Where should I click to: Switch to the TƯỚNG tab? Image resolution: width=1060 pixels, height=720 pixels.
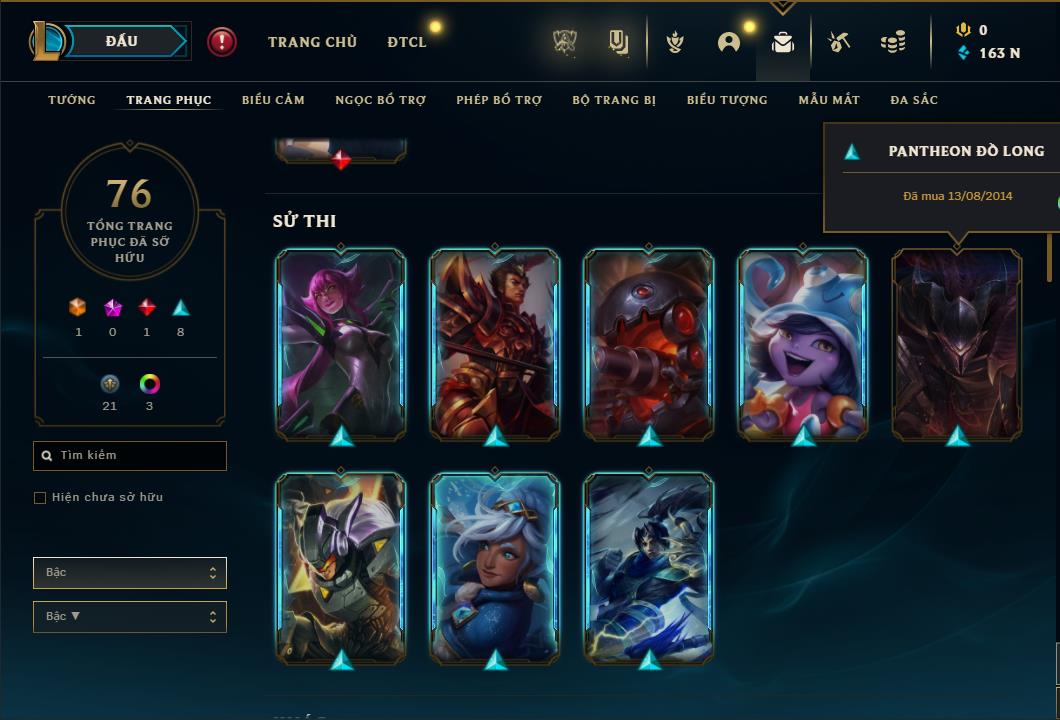tap(72, 100)
